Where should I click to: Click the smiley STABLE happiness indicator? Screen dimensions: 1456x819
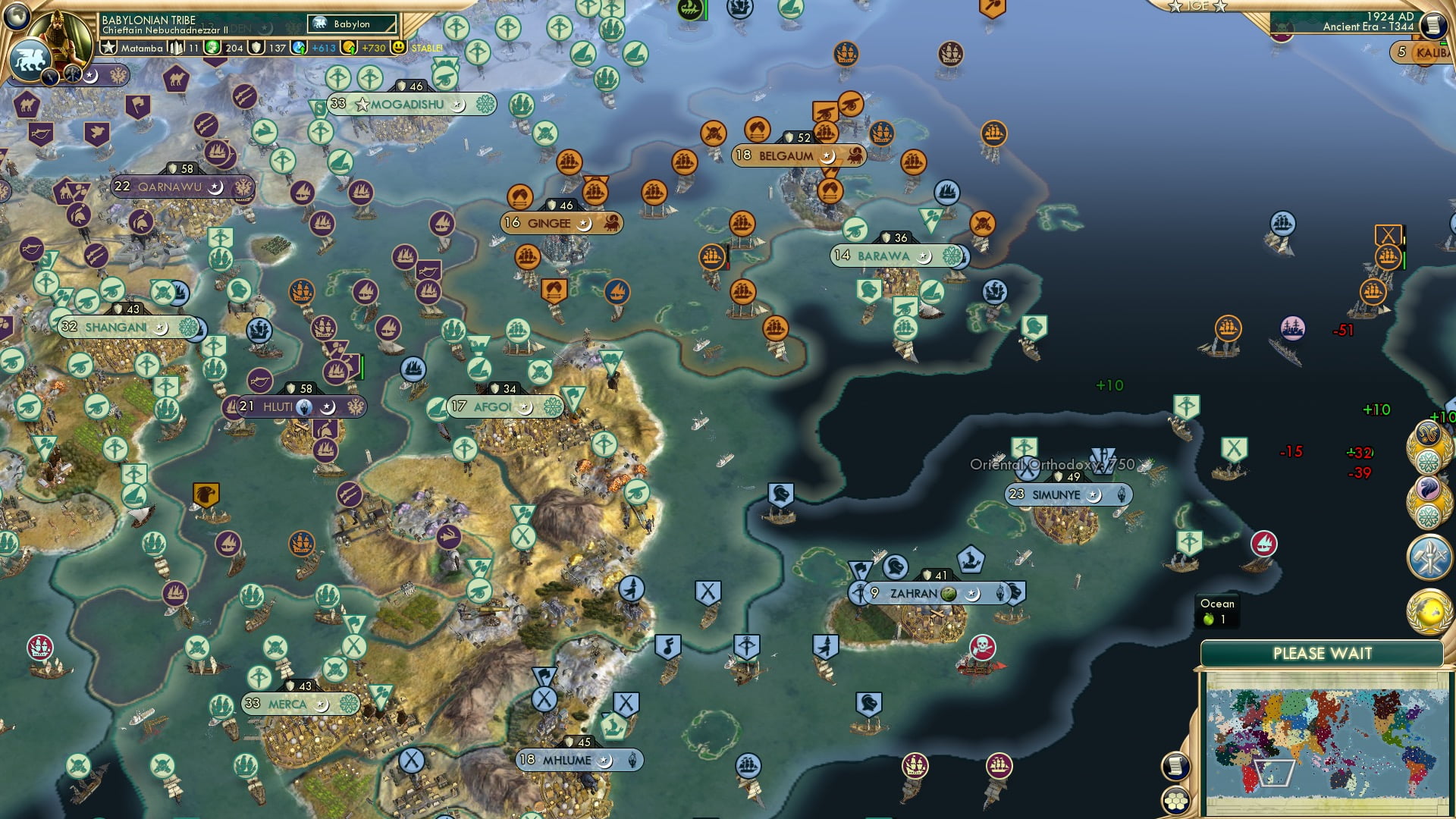400,47
